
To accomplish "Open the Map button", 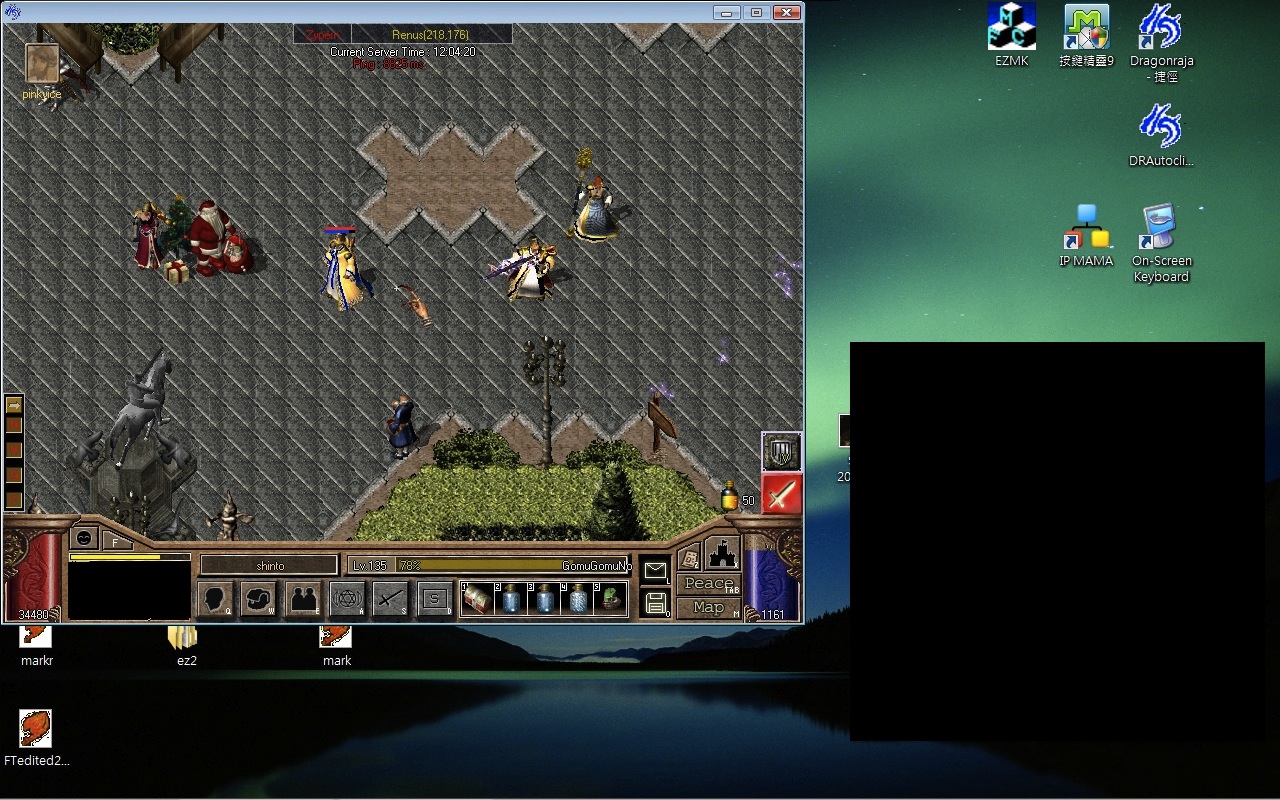I will (709, 608).
